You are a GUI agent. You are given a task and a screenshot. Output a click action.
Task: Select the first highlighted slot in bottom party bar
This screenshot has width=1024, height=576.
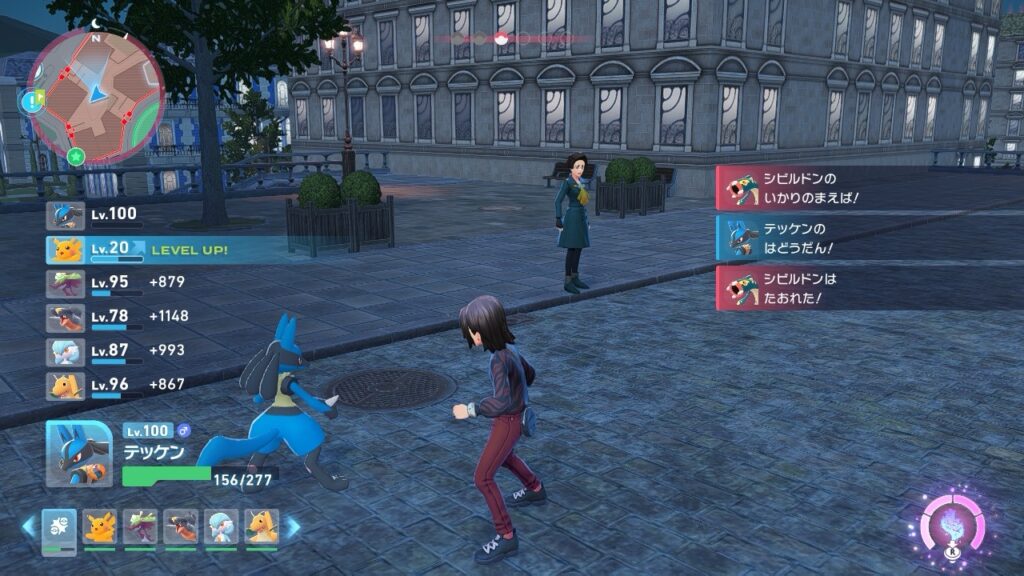click(59, 527)
